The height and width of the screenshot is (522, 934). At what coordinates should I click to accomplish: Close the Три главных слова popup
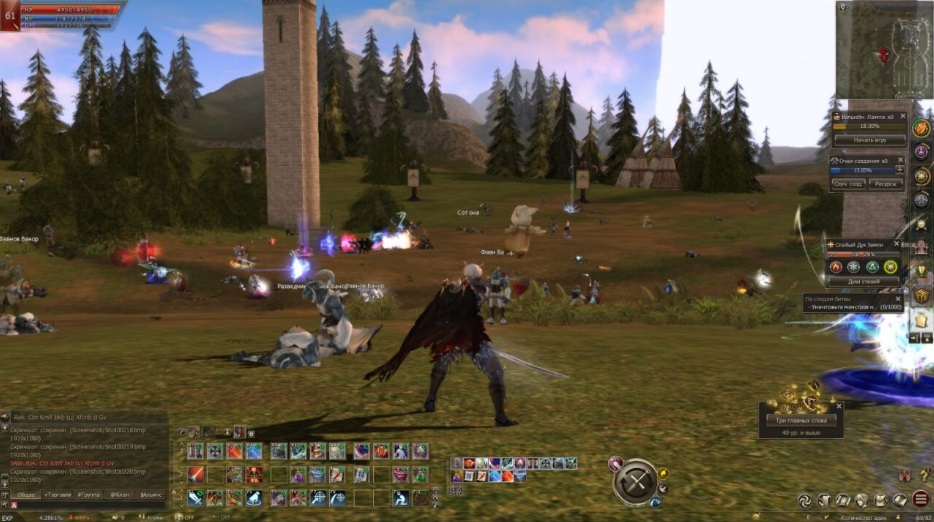tap(839, 406)
